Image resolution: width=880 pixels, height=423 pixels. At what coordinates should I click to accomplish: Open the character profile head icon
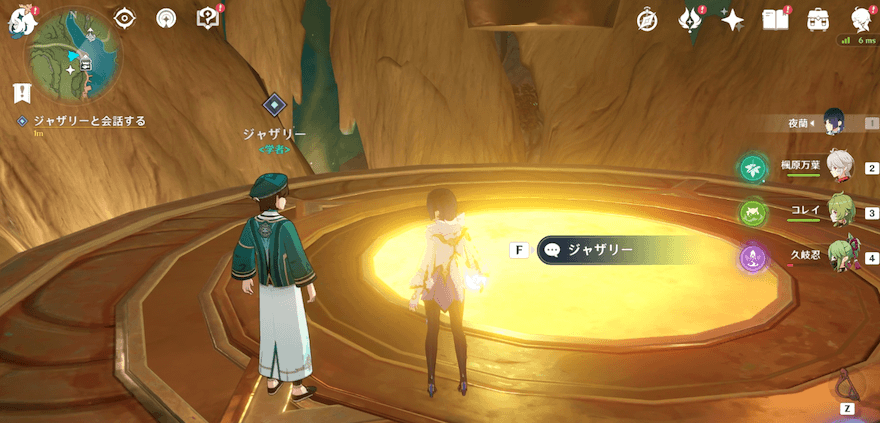point(859,19)
